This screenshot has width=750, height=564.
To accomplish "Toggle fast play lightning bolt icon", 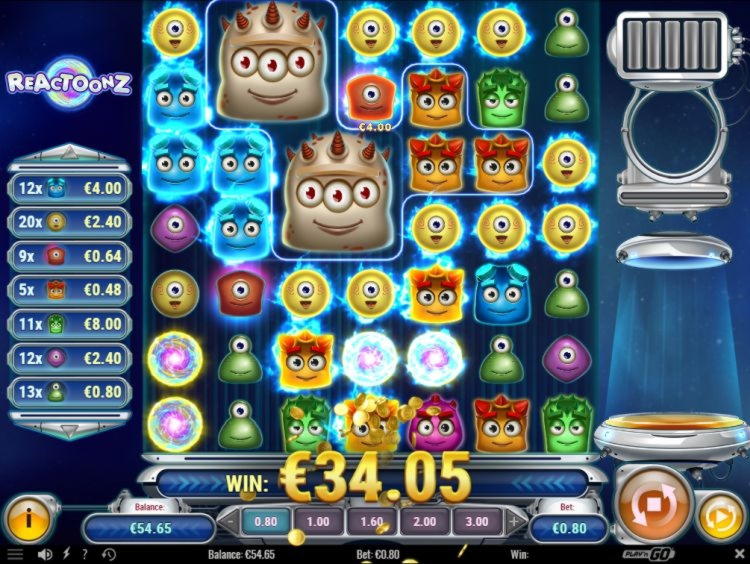I will (x=66, y=553).
